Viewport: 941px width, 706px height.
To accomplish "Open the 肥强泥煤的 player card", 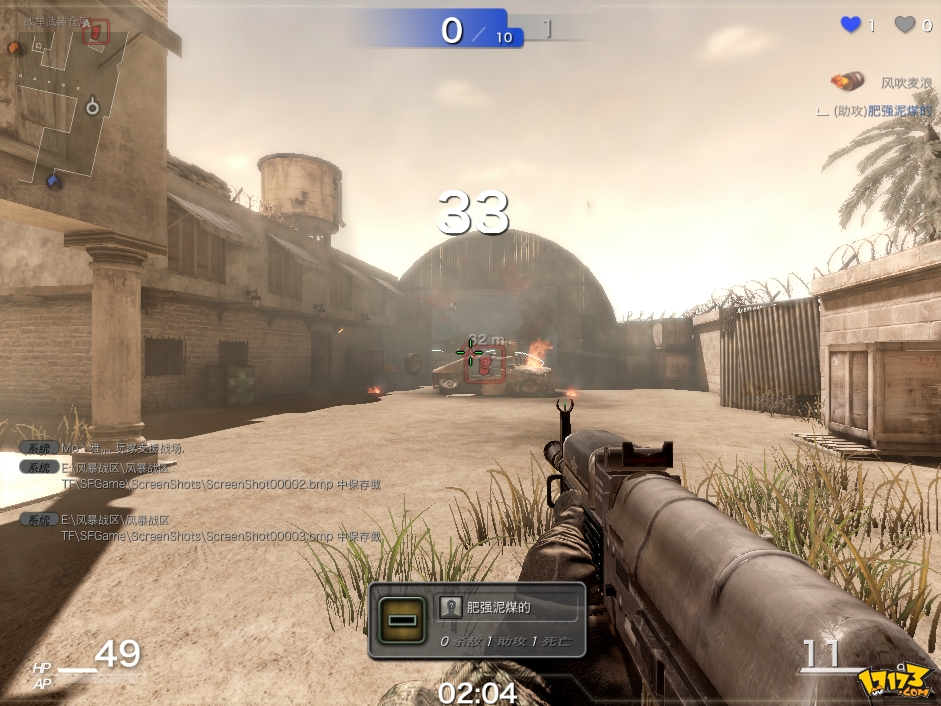I will [510, 607].
